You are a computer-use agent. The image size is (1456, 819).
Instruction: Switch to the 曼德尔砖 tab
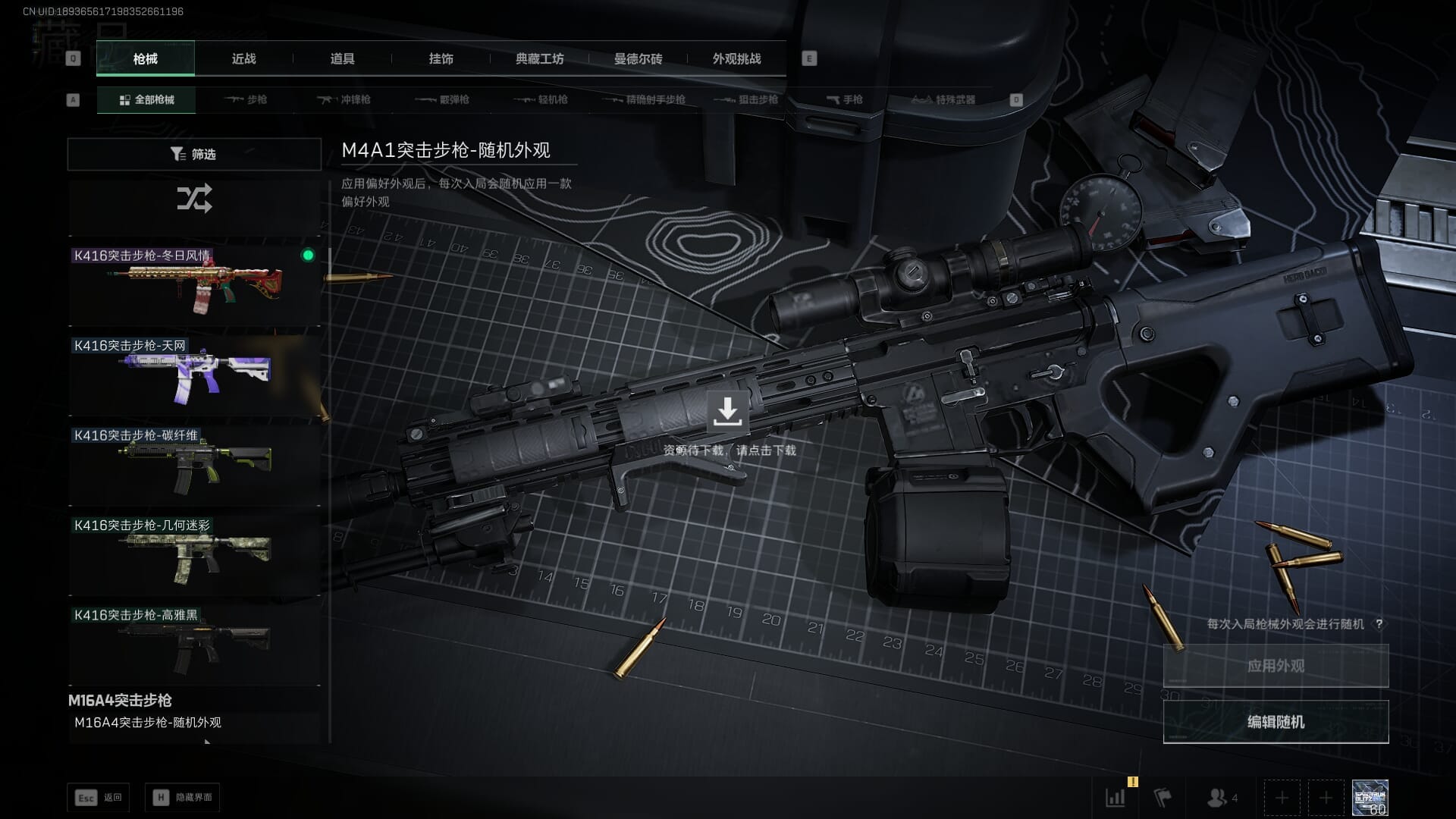tap(638, 59)
